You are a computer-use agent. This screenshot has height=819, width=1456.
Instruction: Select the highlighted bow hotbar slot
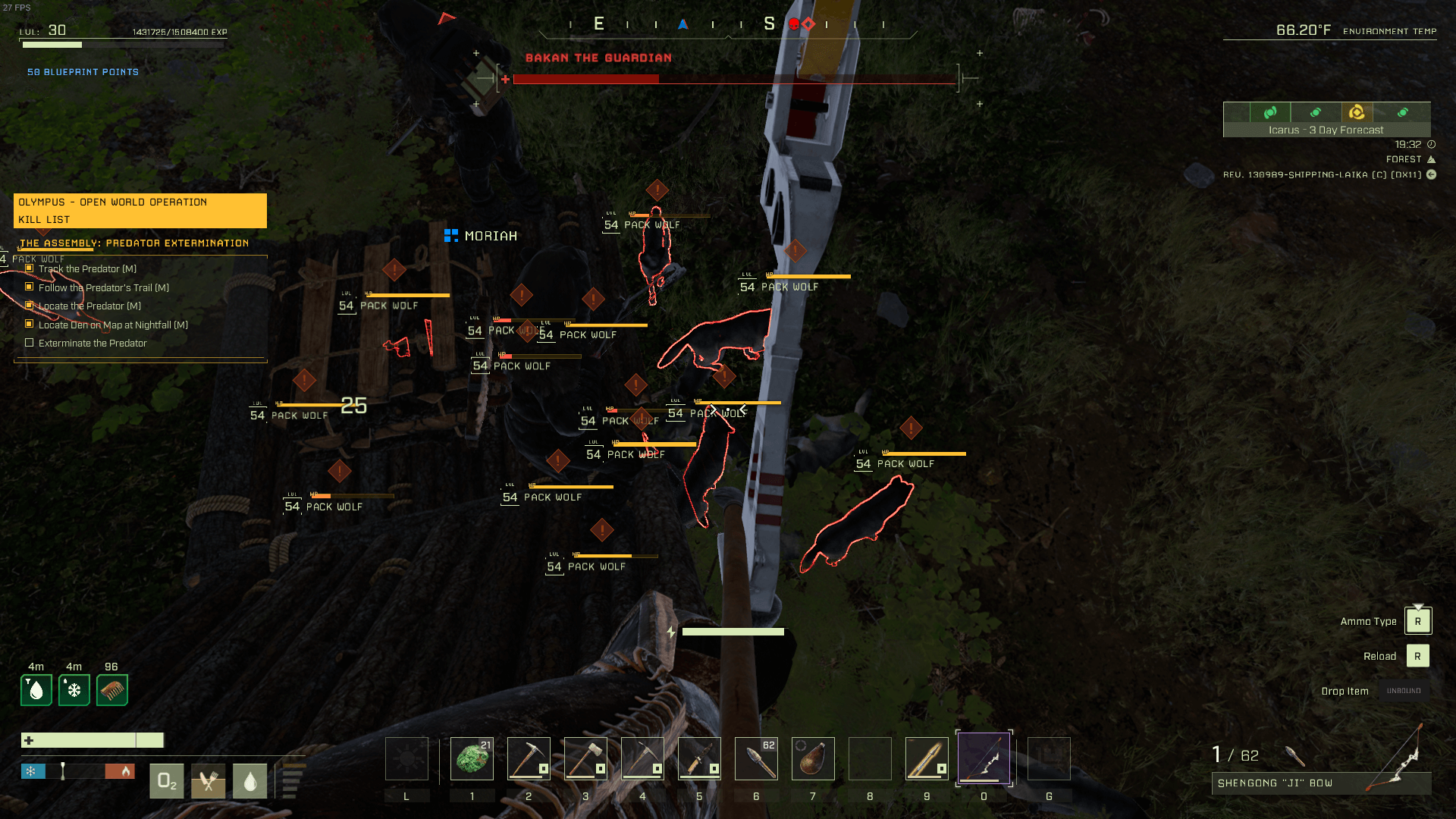984,758
